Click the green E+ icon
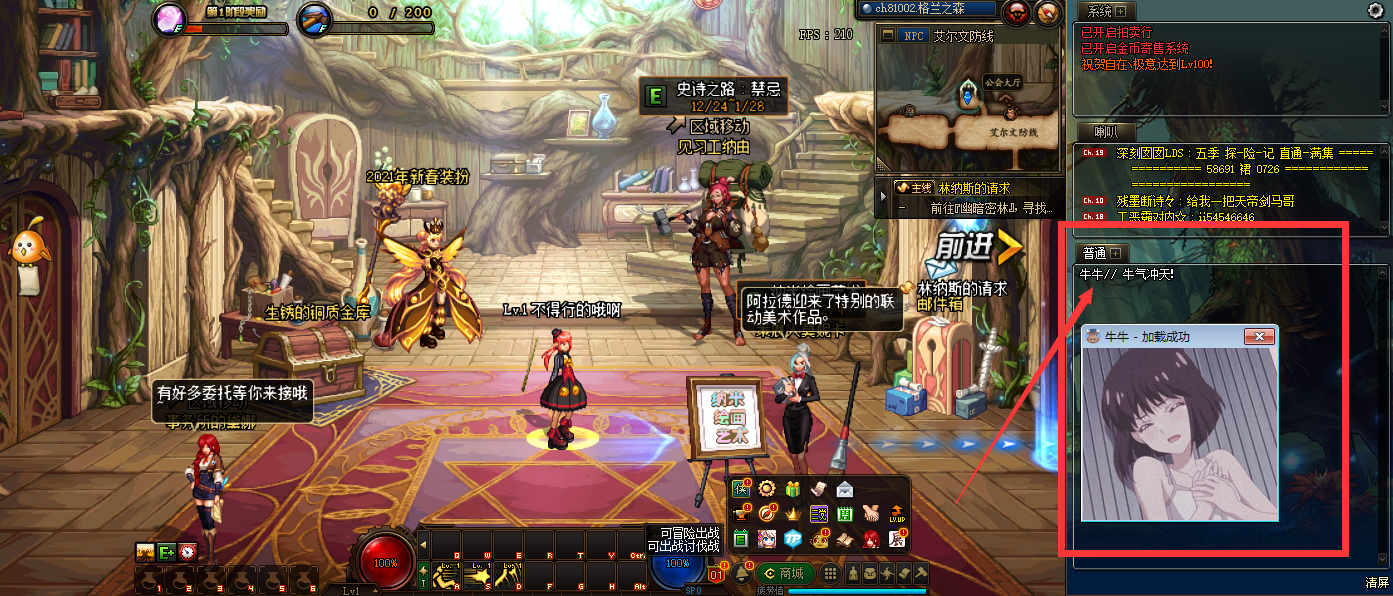The width and height of the screenshot is (1393, 596). click(166, 552)
